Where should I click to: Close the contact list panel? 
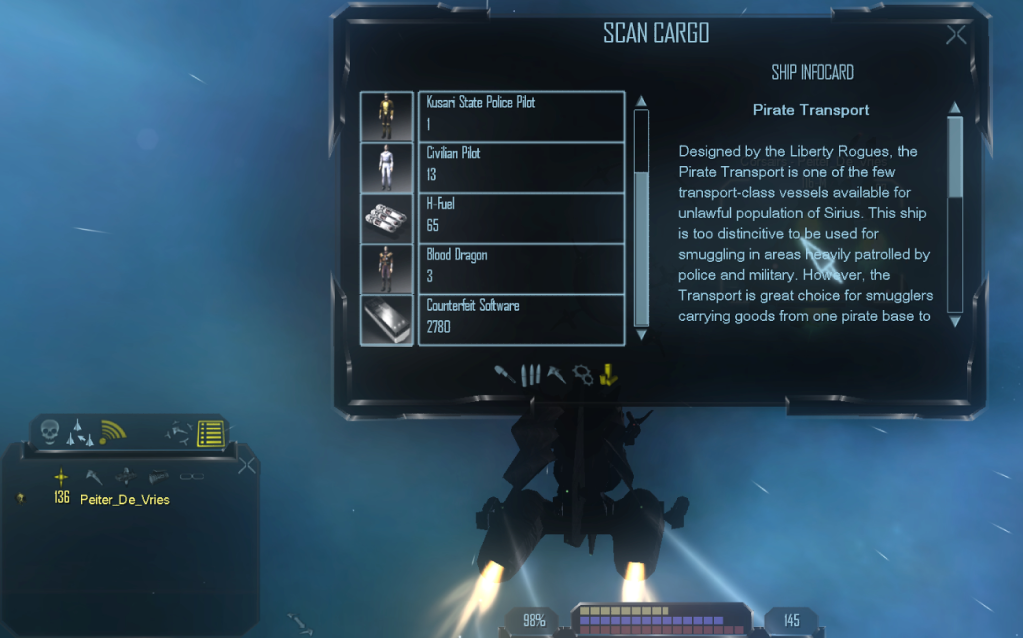click(x=247, y=465)
